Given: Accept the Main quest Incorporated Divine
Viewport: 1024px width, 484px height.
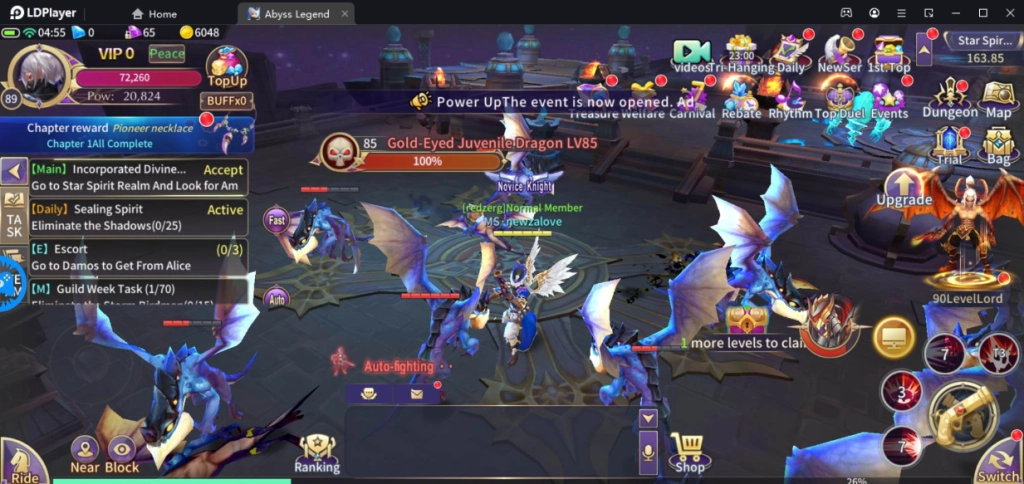Looking at the screenshot, I should pos(224,170).
